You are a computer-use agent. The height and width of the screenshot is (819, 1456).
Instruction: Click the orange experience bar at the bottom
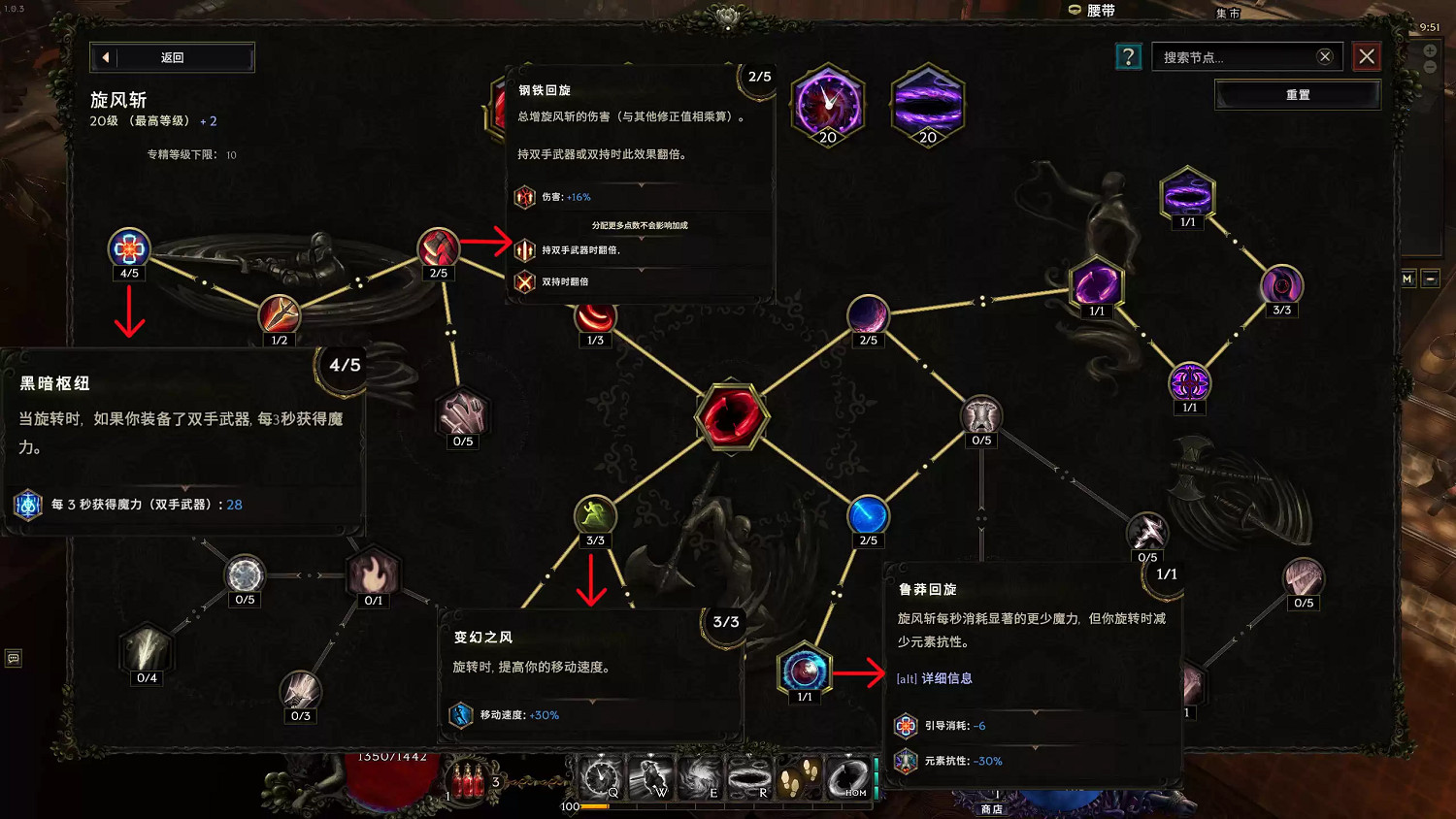594,806
